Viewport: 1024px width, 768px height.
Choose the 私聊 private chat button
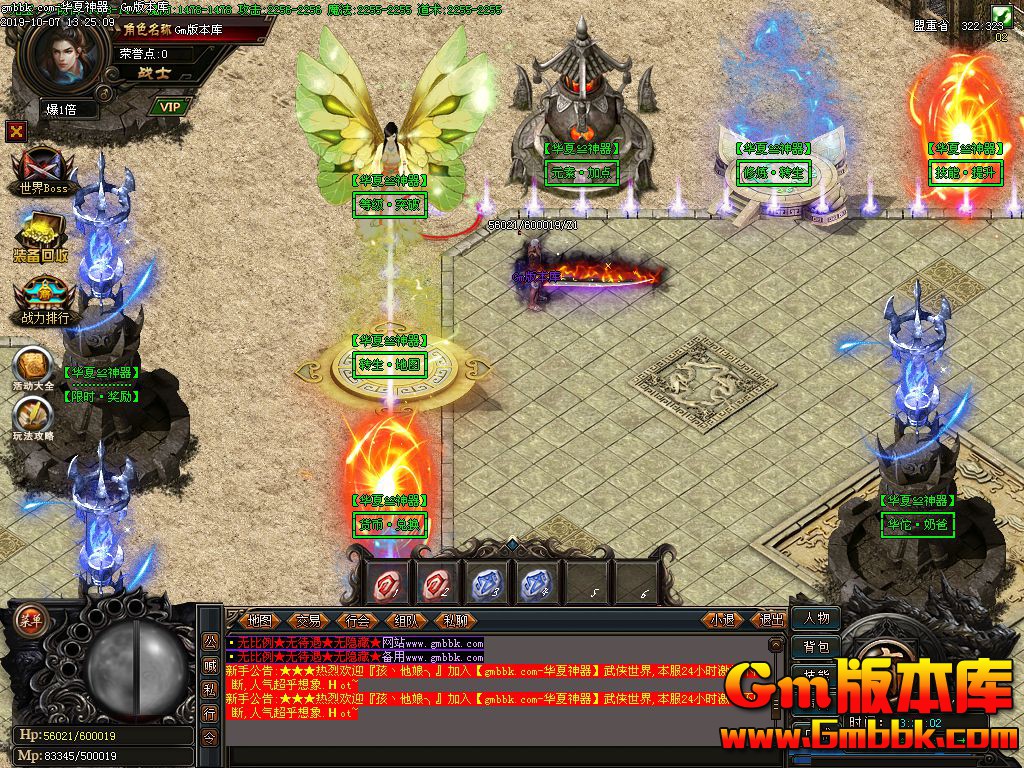click(x=456, y=620)
